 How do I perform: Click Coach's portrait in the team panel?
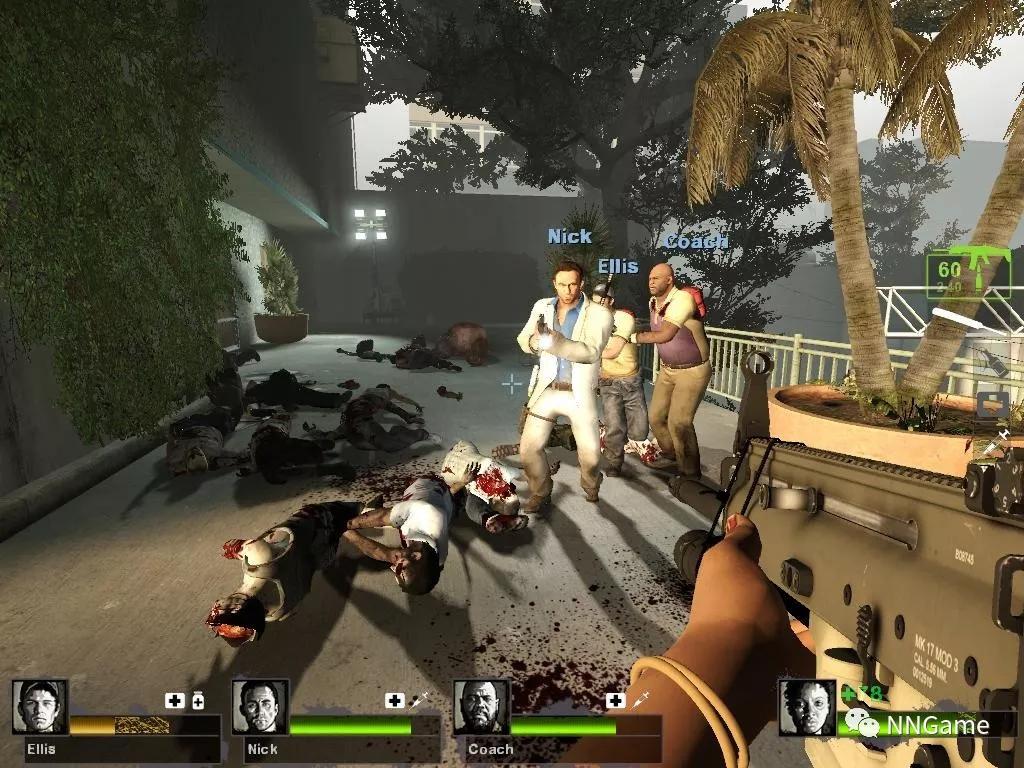(x=481, y=707)
